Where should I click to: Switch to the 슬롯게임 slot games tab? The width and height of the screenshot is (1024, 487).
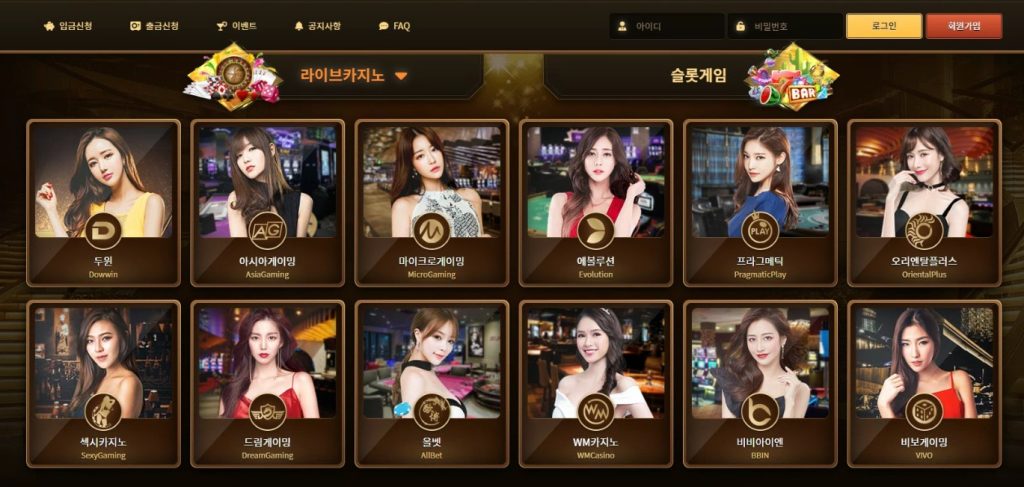pos(699,75)
